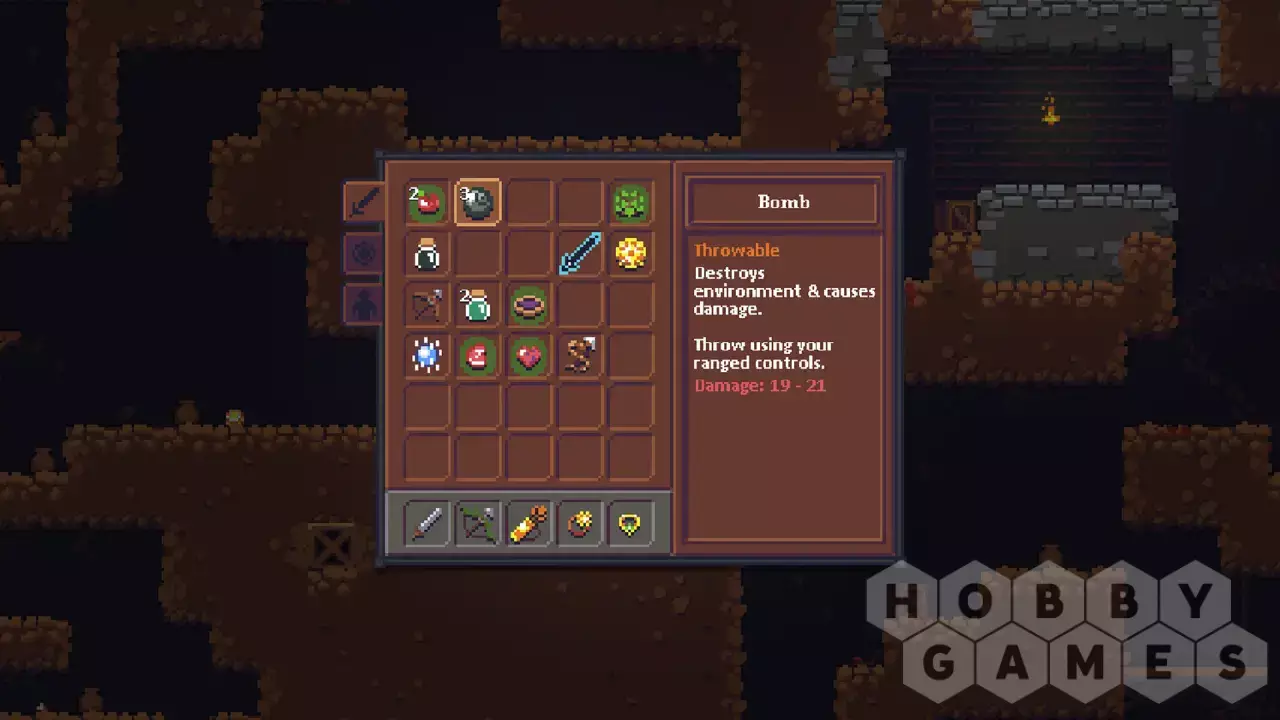The image size is (1280, 720).
Task: Pick the red apple stack
Action: tap(427, 203)
